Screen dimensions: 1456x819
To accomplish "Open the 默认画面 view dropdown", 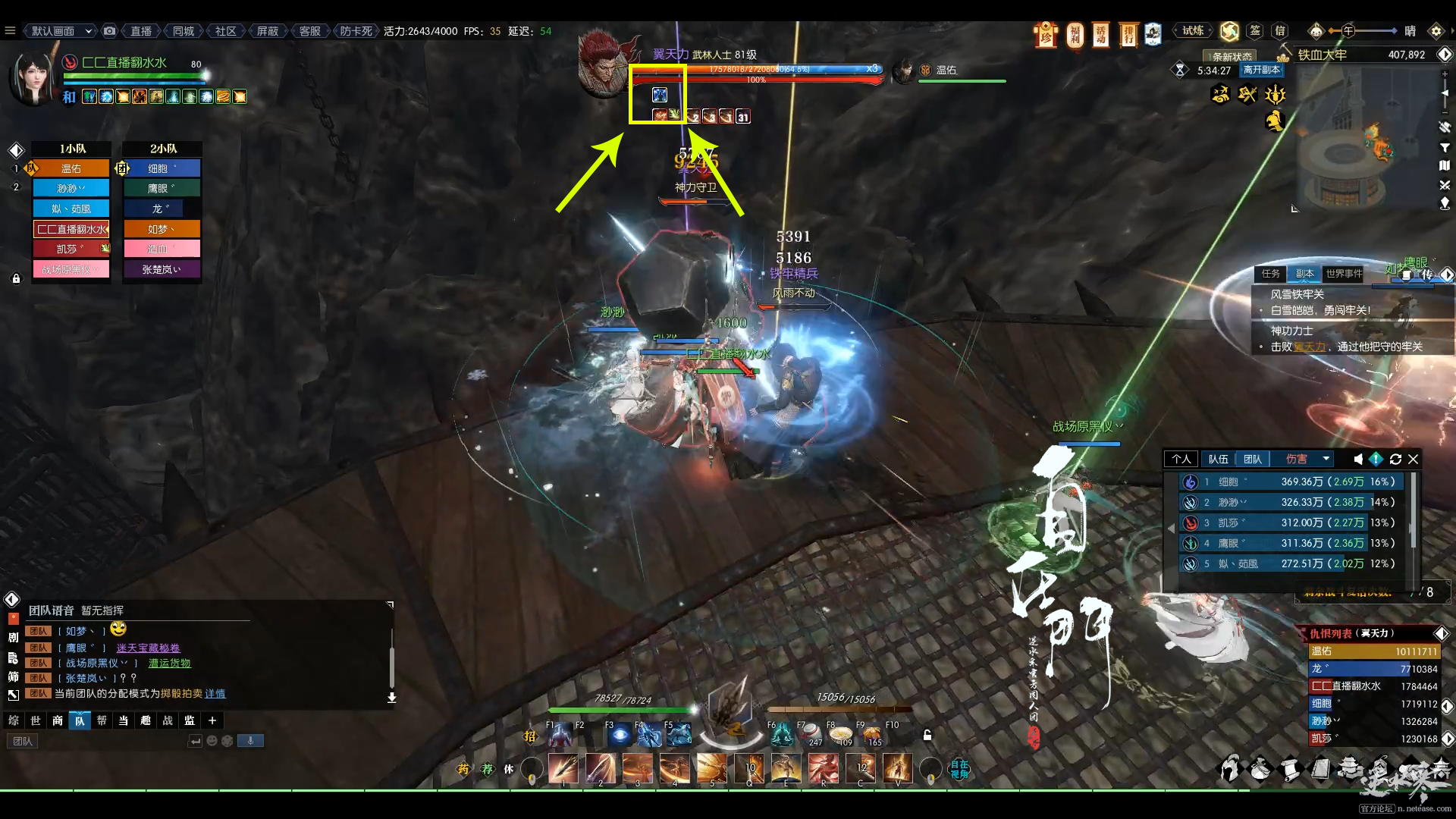I will point(61,31).
